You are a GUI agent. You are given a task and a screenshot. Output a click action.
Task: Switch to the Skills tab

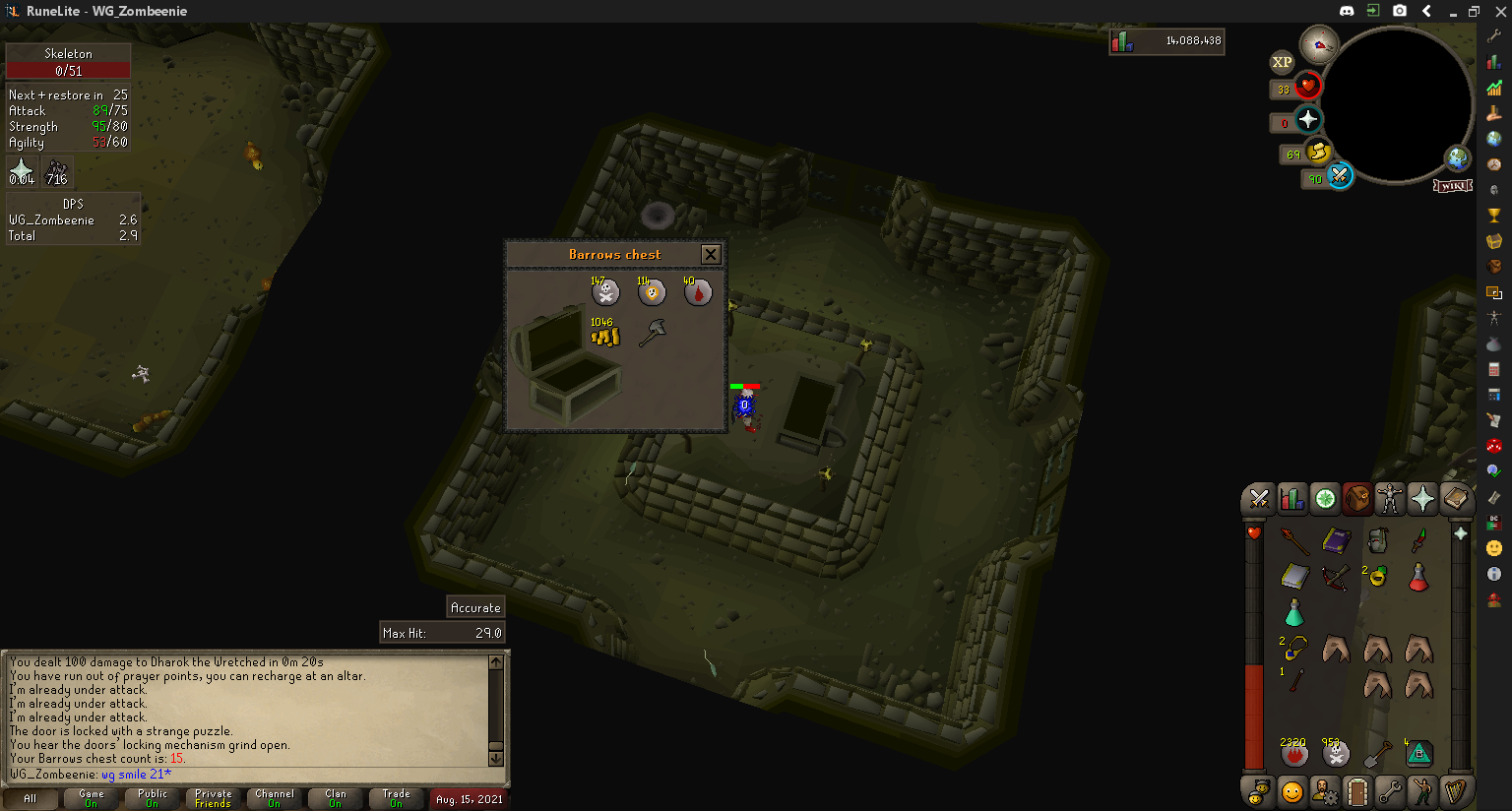[1291, 499]
